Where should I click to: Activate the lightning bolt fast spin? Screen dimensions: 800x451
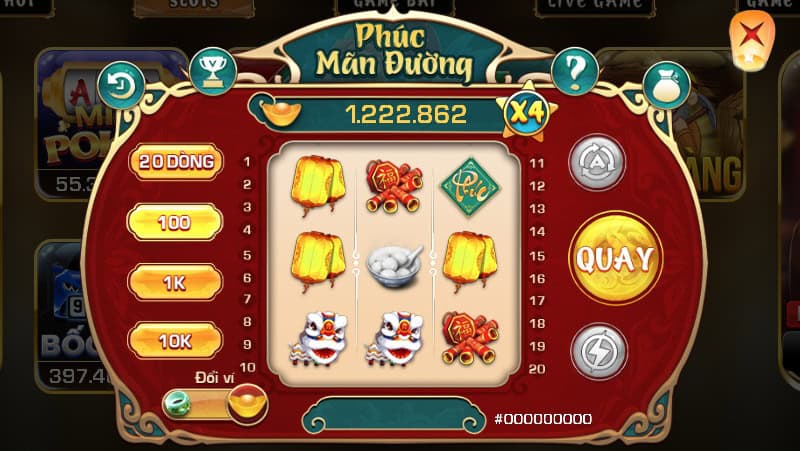click(598, 352)
